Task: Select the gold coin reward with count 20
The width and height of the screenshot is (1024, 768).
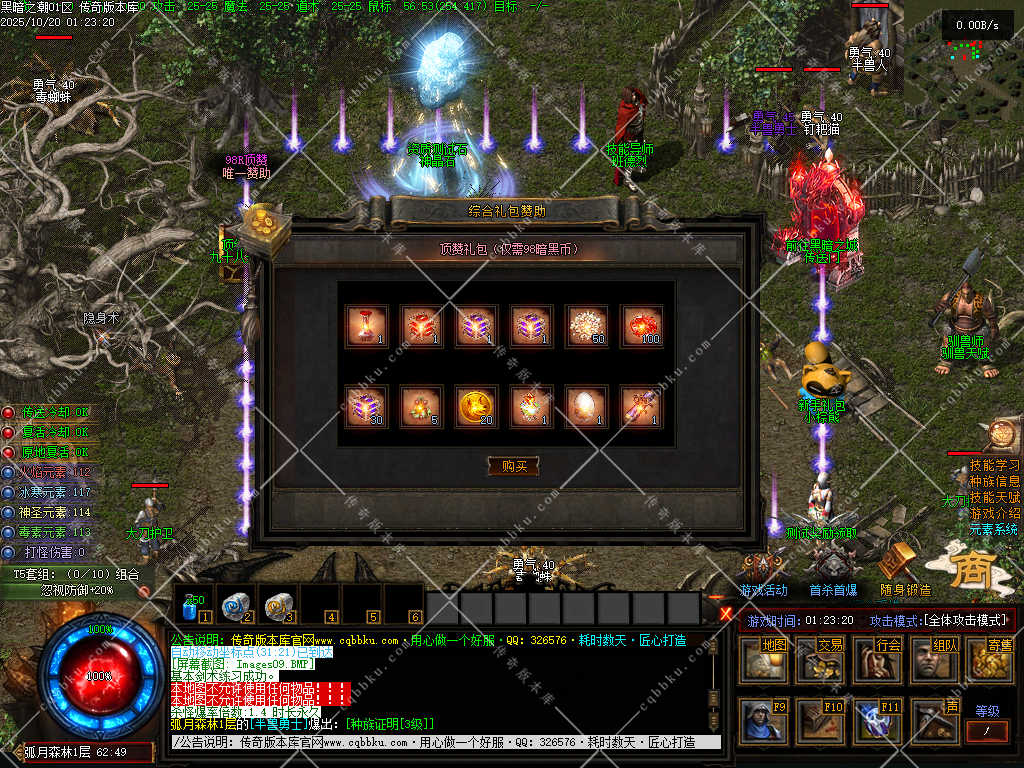Action: pyautogui.click(x=477, y=407)
